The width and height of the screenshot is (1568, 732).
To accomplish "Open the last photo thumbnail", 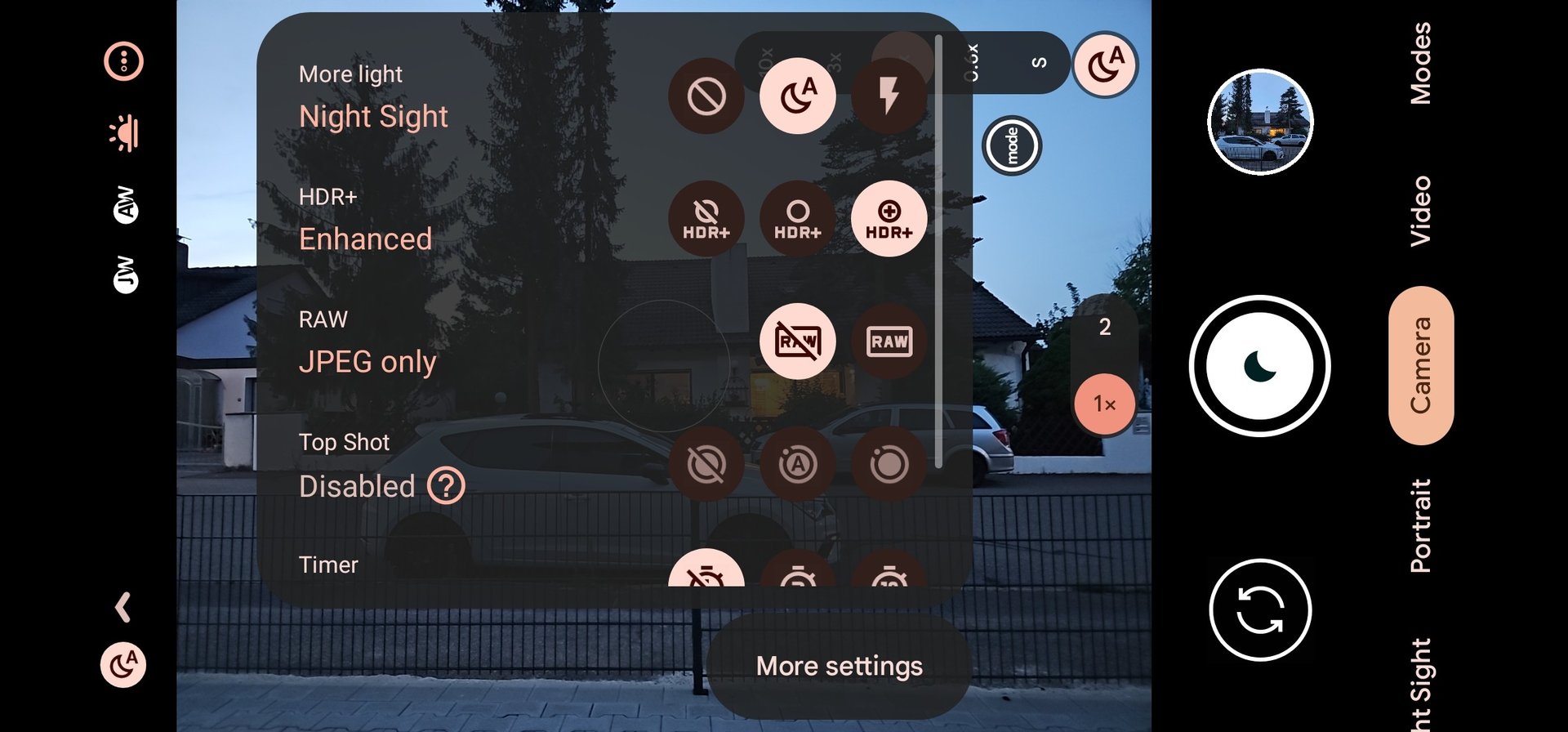I will 1260,122.
